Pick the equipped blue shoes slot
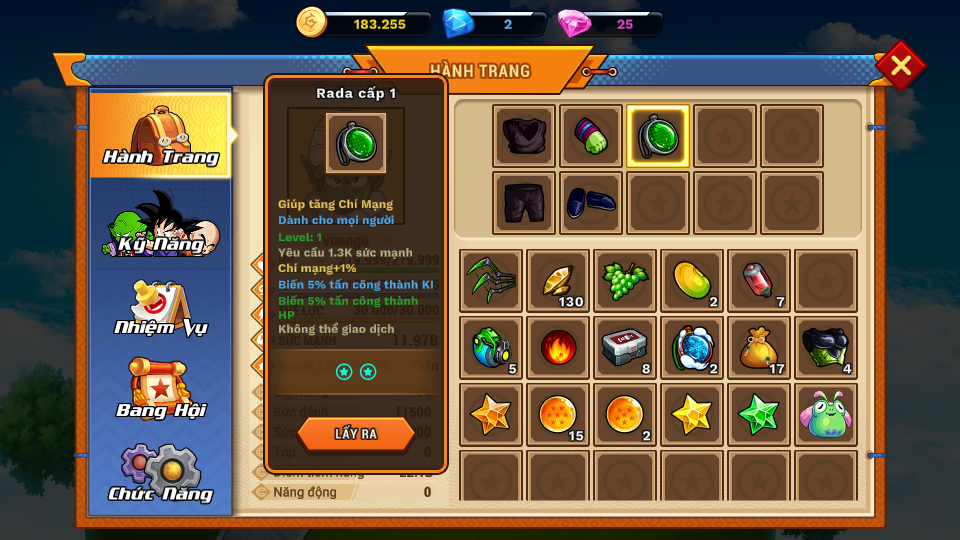 click(x=591, y=203)
